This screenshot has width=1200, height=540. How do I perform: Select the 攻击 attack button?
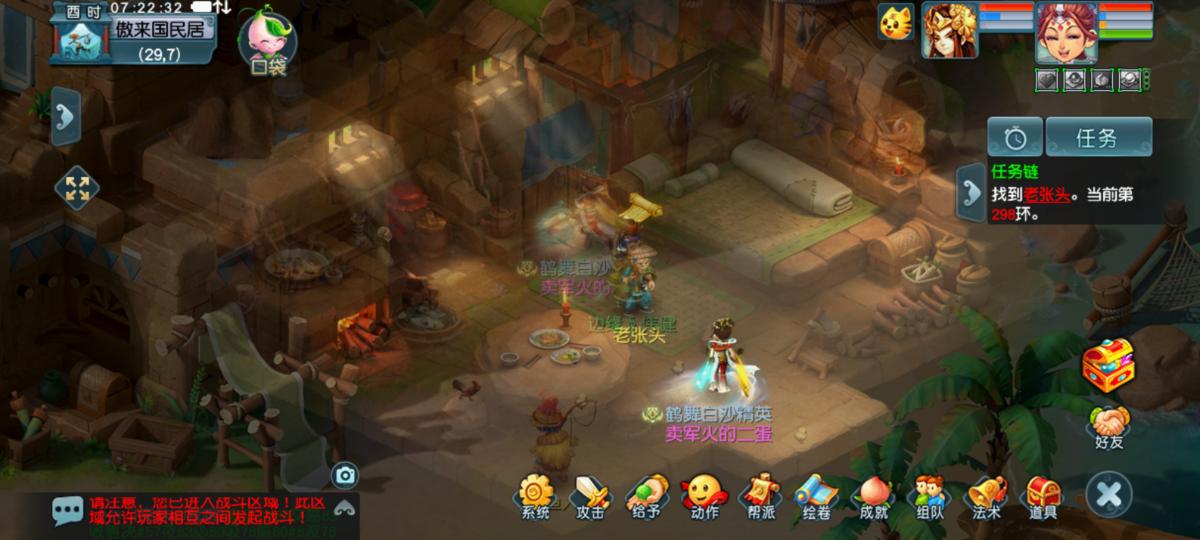pos(590,495)
